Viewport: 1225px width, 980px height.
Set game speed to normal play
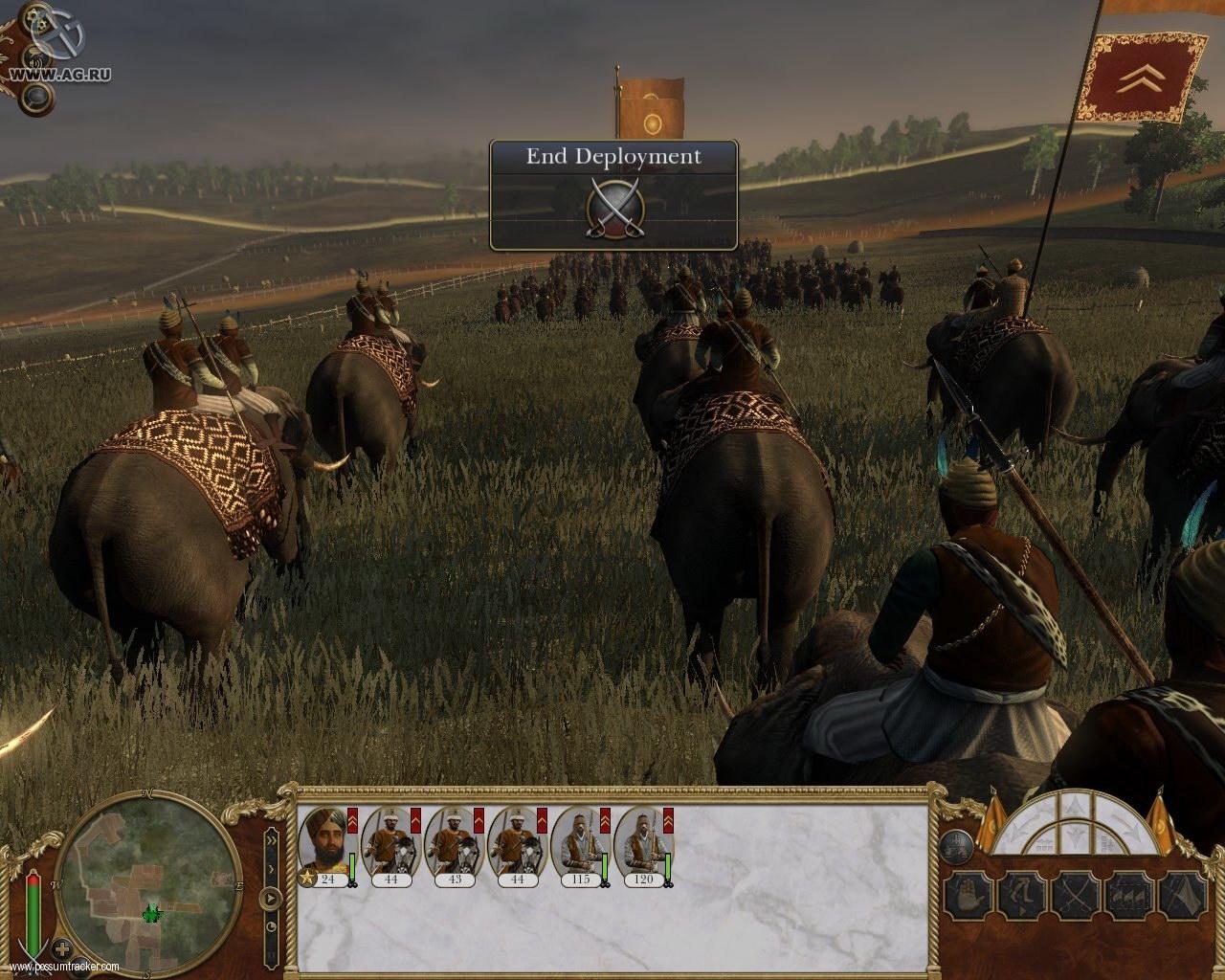pos(272,899)
